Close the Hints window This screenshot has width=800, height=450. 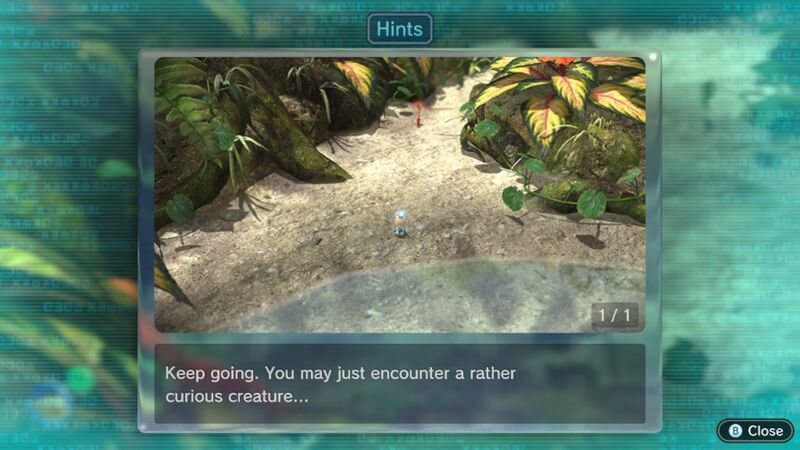tap(755, 430)
